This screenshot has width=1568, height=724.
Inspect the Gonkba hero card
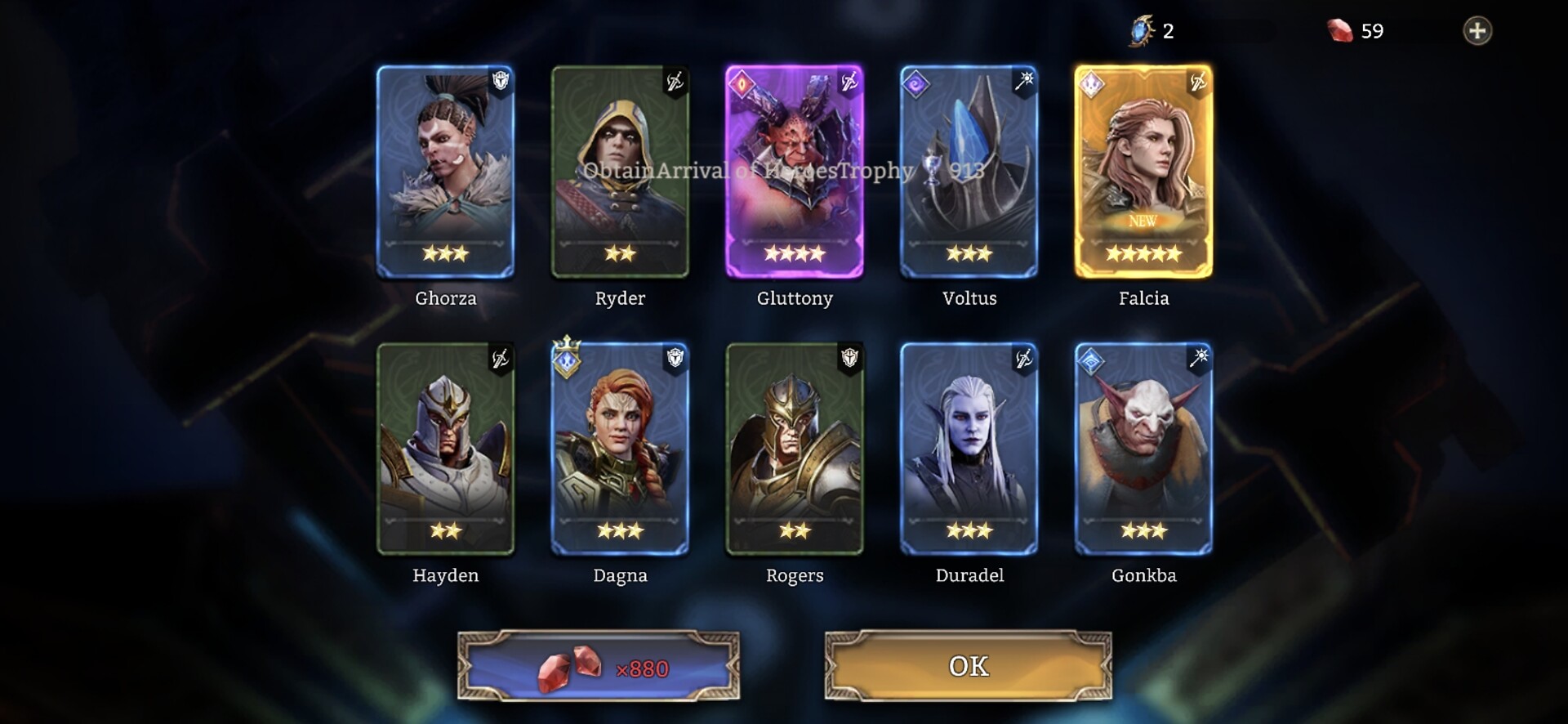(x=1143, y=449)
